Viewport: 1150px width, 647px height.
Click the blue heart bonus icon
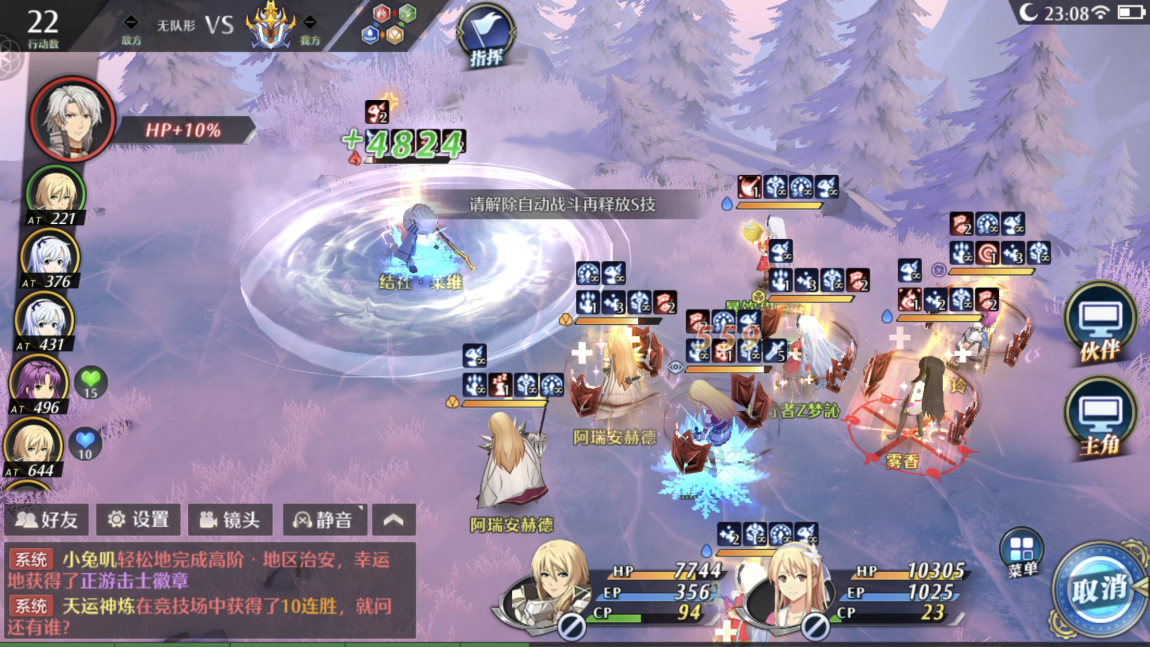tap(87, 441)
